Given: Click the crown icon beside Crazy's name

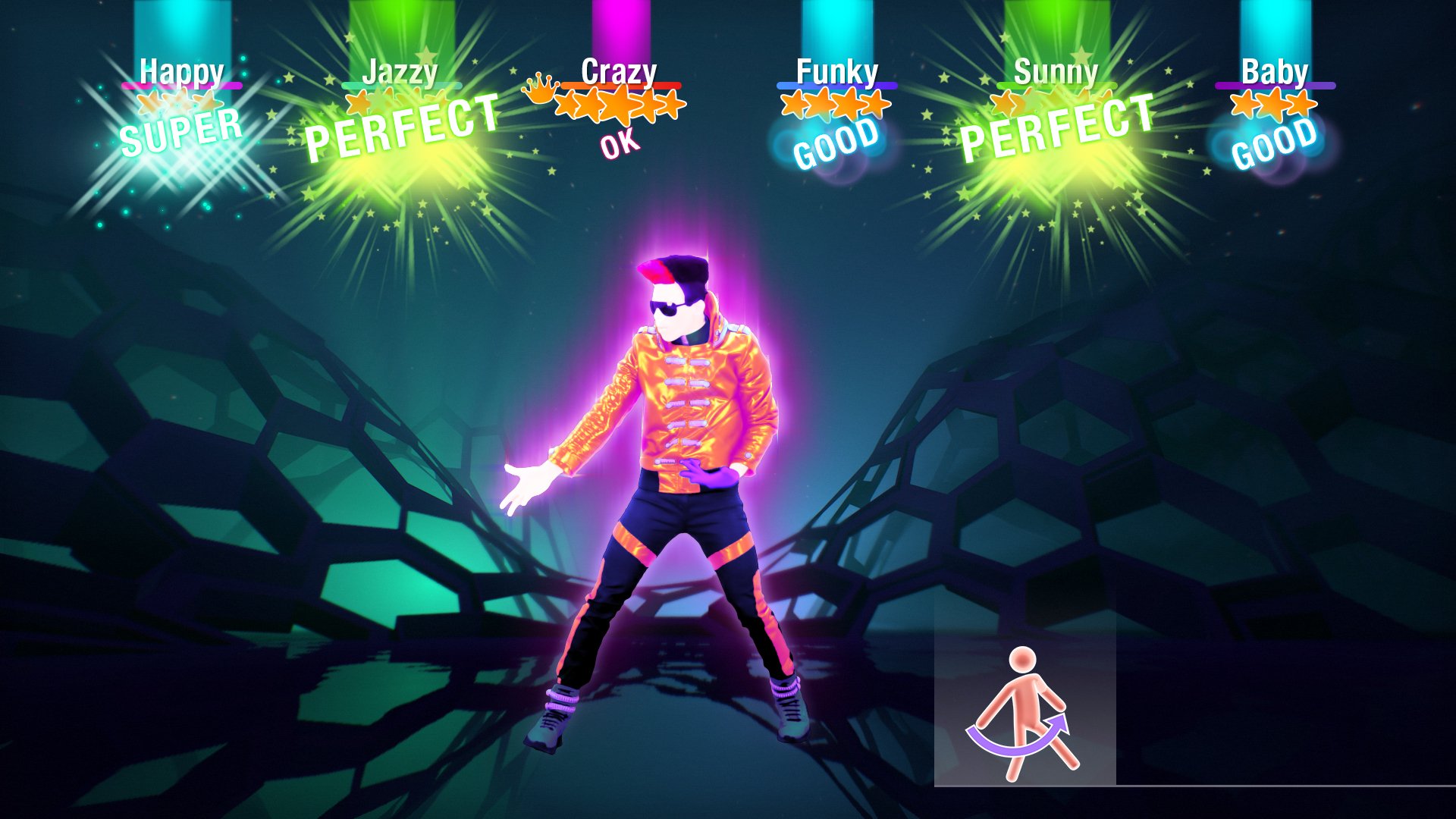Looking at the screenshot, I should [539, 91].
